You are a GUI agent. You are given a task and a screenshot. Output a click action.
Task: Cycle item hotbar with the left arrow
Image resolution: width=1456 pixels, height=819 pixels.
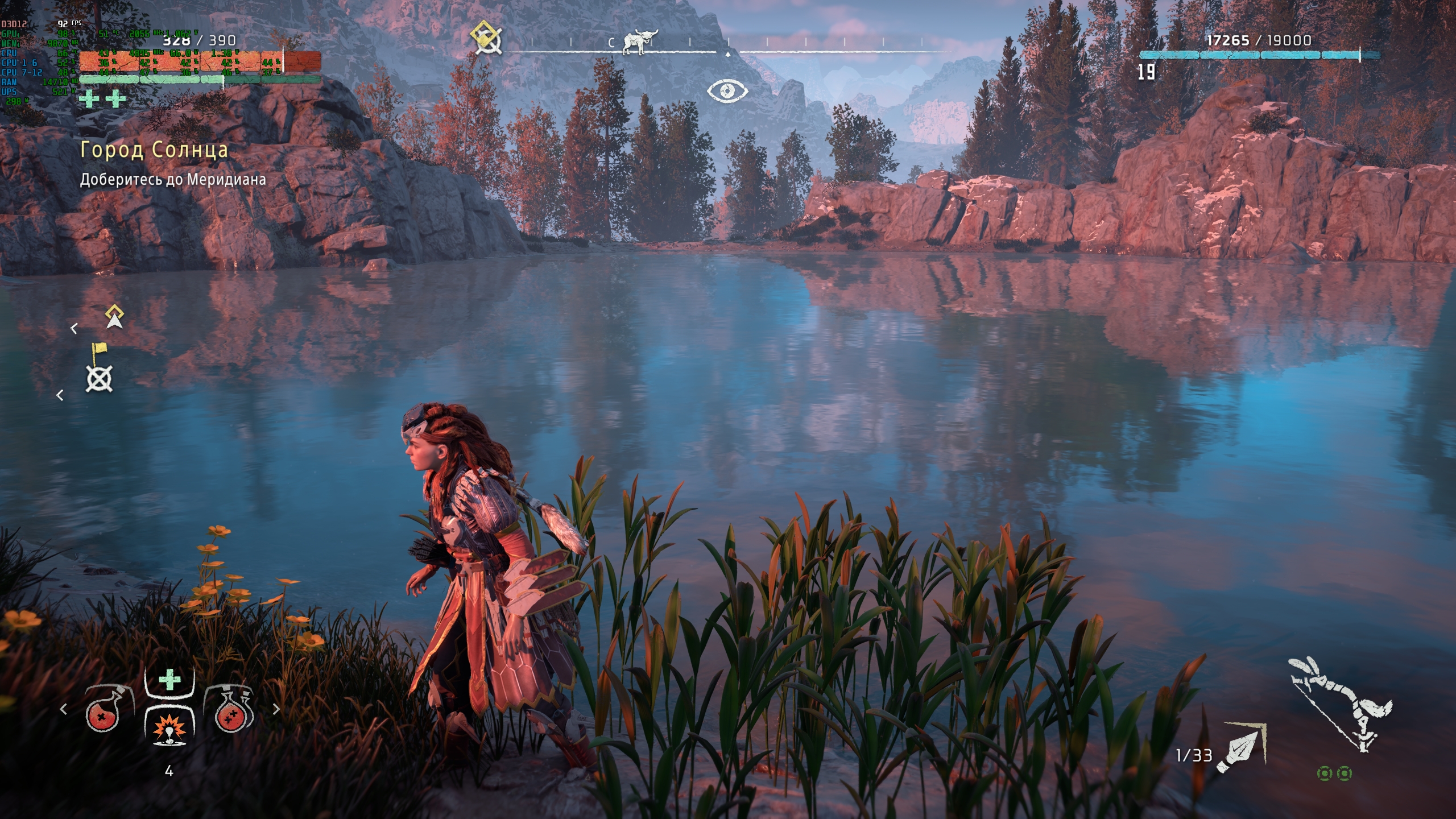pyautogui.click(x=64, y=709)
